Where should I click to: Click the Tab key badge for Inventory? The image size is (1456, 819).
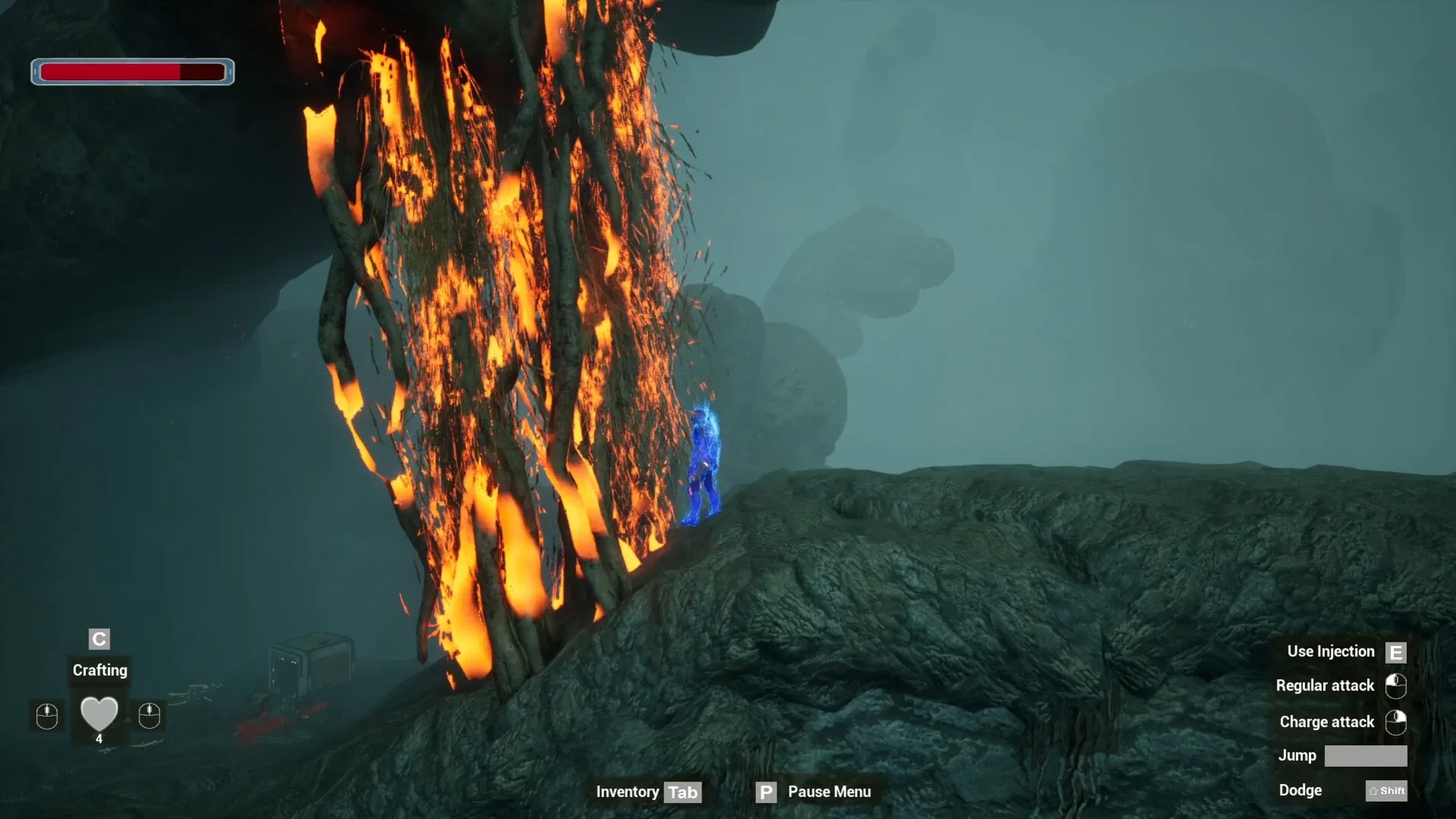683,792
